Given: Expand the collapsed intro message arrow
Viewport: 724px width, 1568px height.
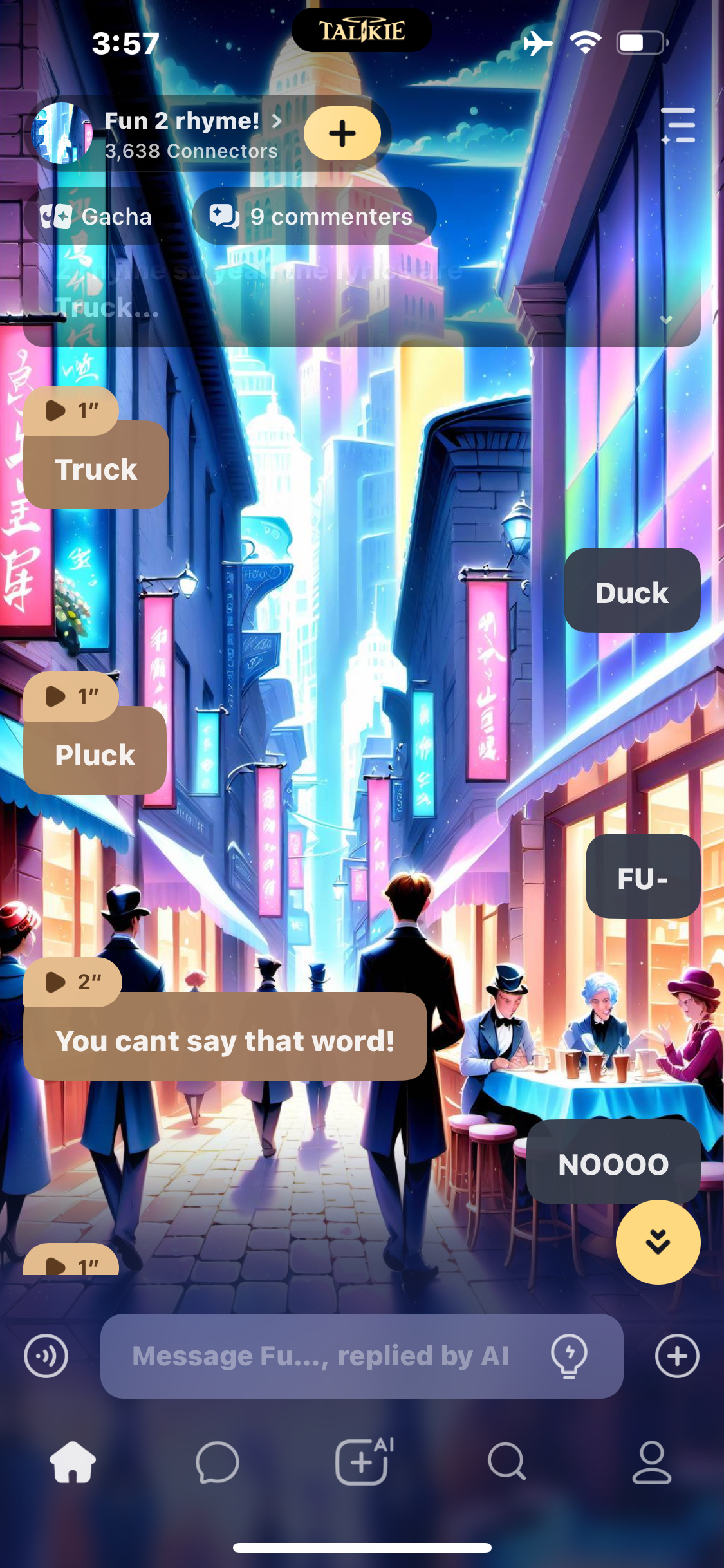Looking at the screenshot, I should coord(666,320).
